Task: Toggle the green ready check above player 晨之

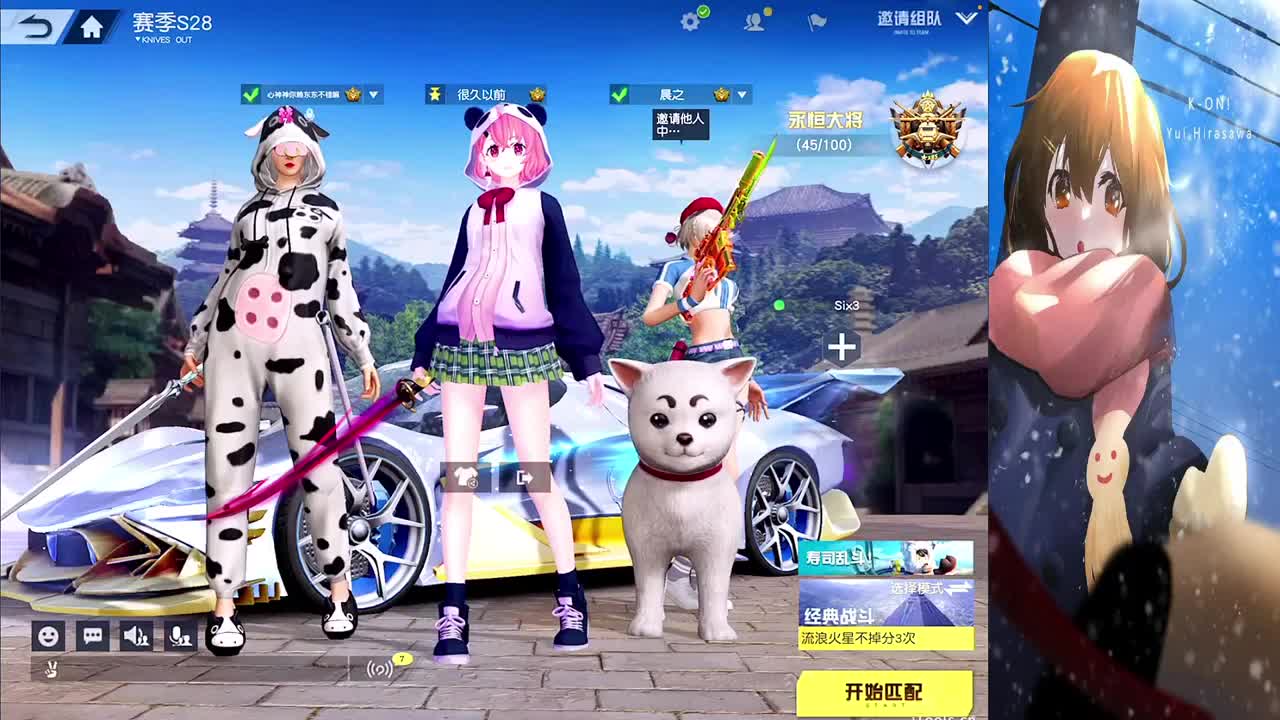Action: click(620, 93)
